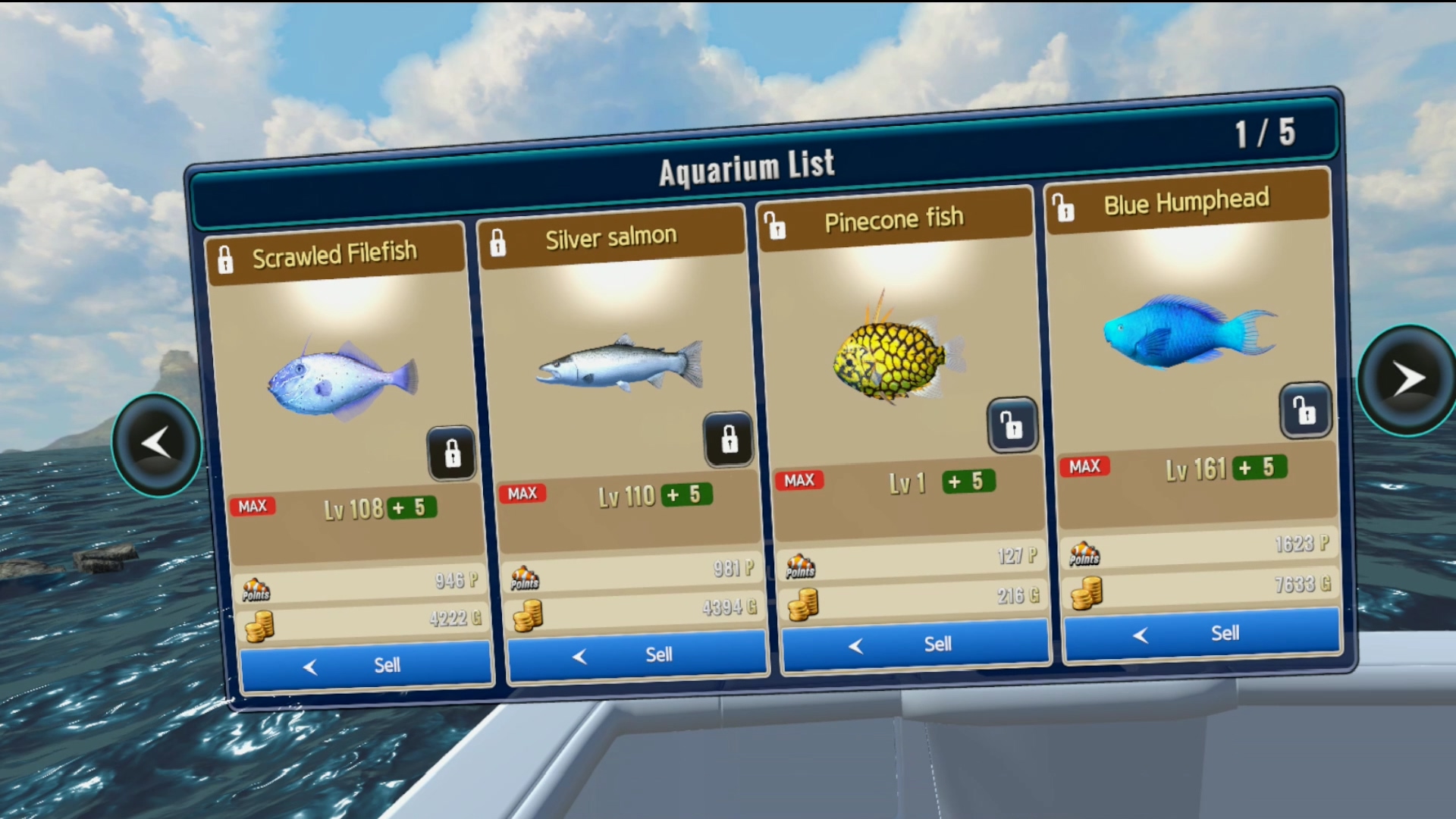Click the Points icon next to 981 P

(525, 579)
